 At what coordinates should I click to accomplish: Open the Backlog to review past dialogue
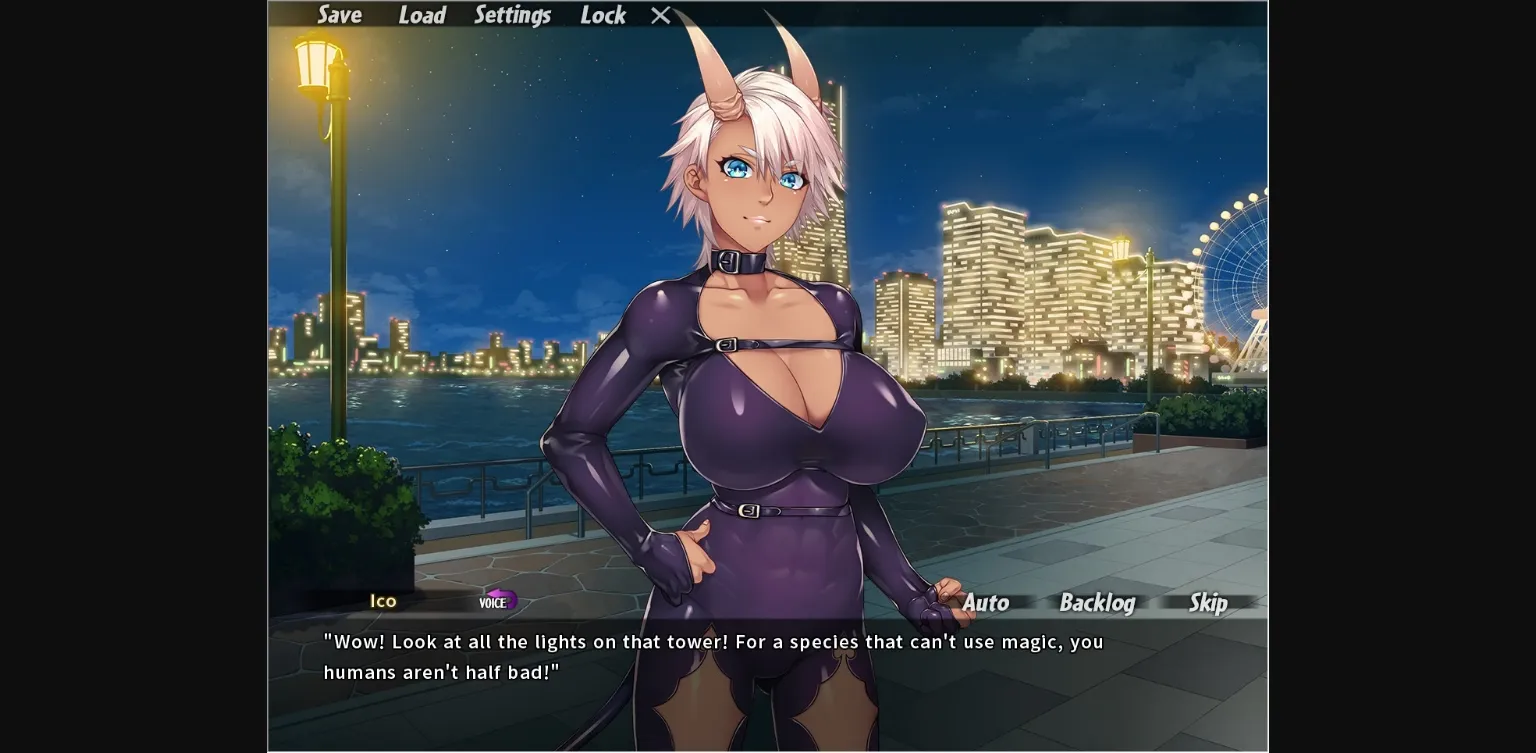pos(1097,603)
